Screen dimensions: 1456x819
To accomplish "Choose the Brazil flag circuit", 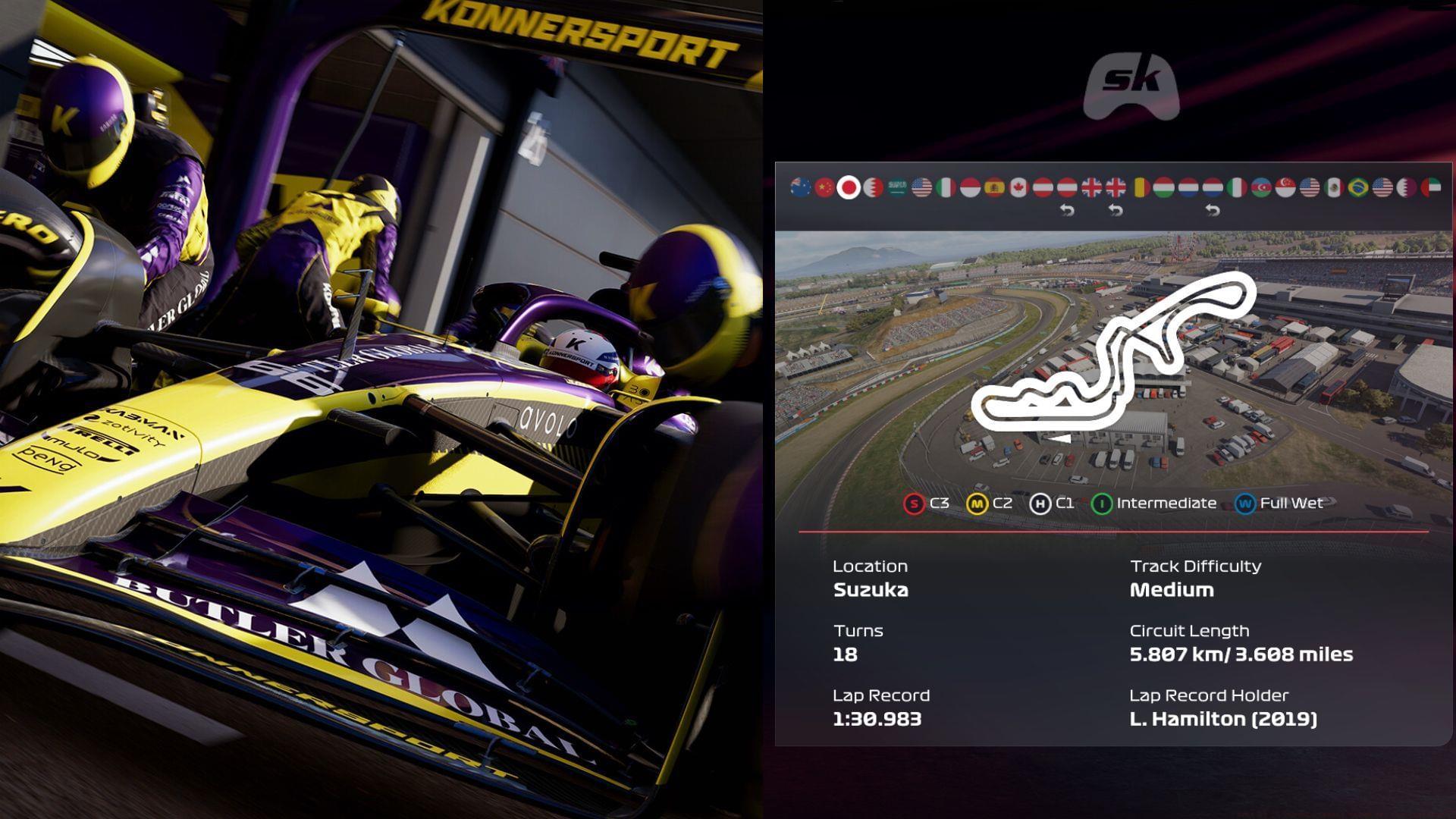I will click(x=1358, y=187).
